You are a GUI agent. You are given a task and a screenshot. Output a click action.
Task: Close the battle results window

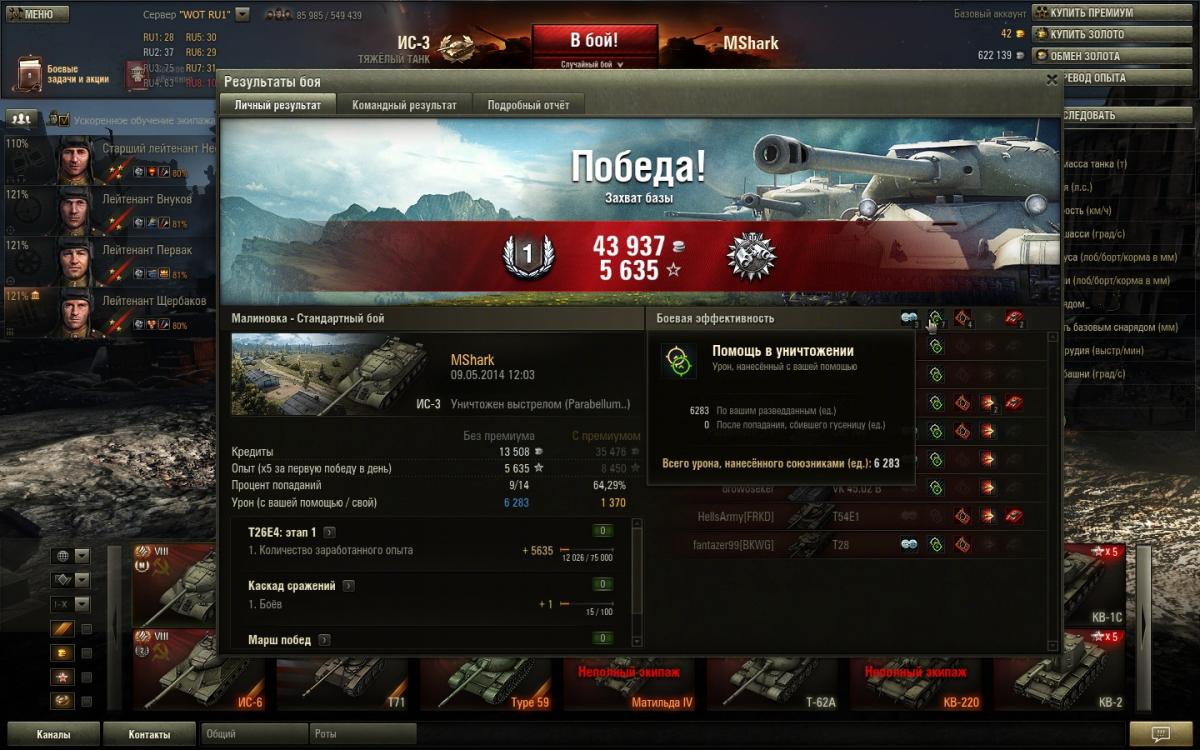pos(1051,80)
